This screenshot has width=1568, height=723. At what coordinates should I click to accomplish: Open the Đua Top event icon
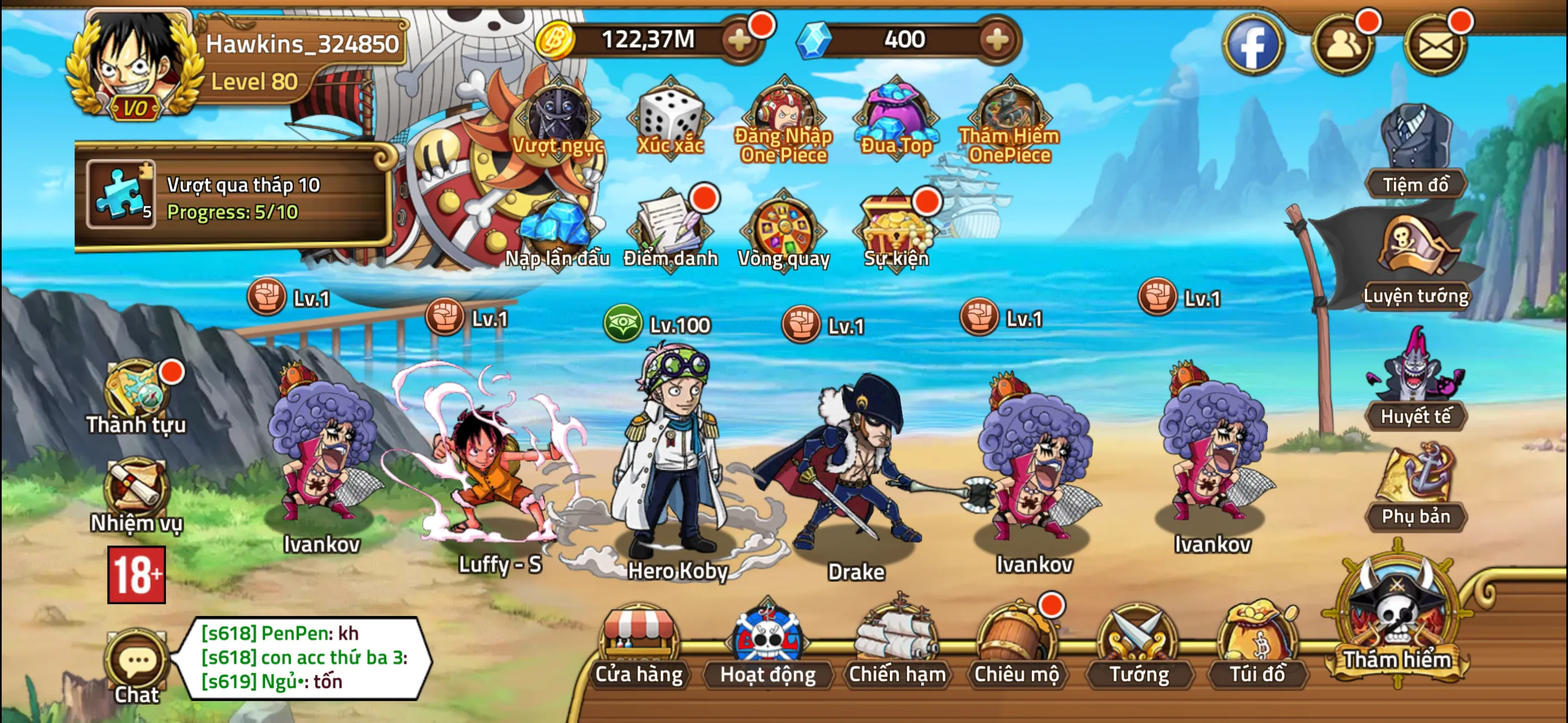(x=897, y=115)
